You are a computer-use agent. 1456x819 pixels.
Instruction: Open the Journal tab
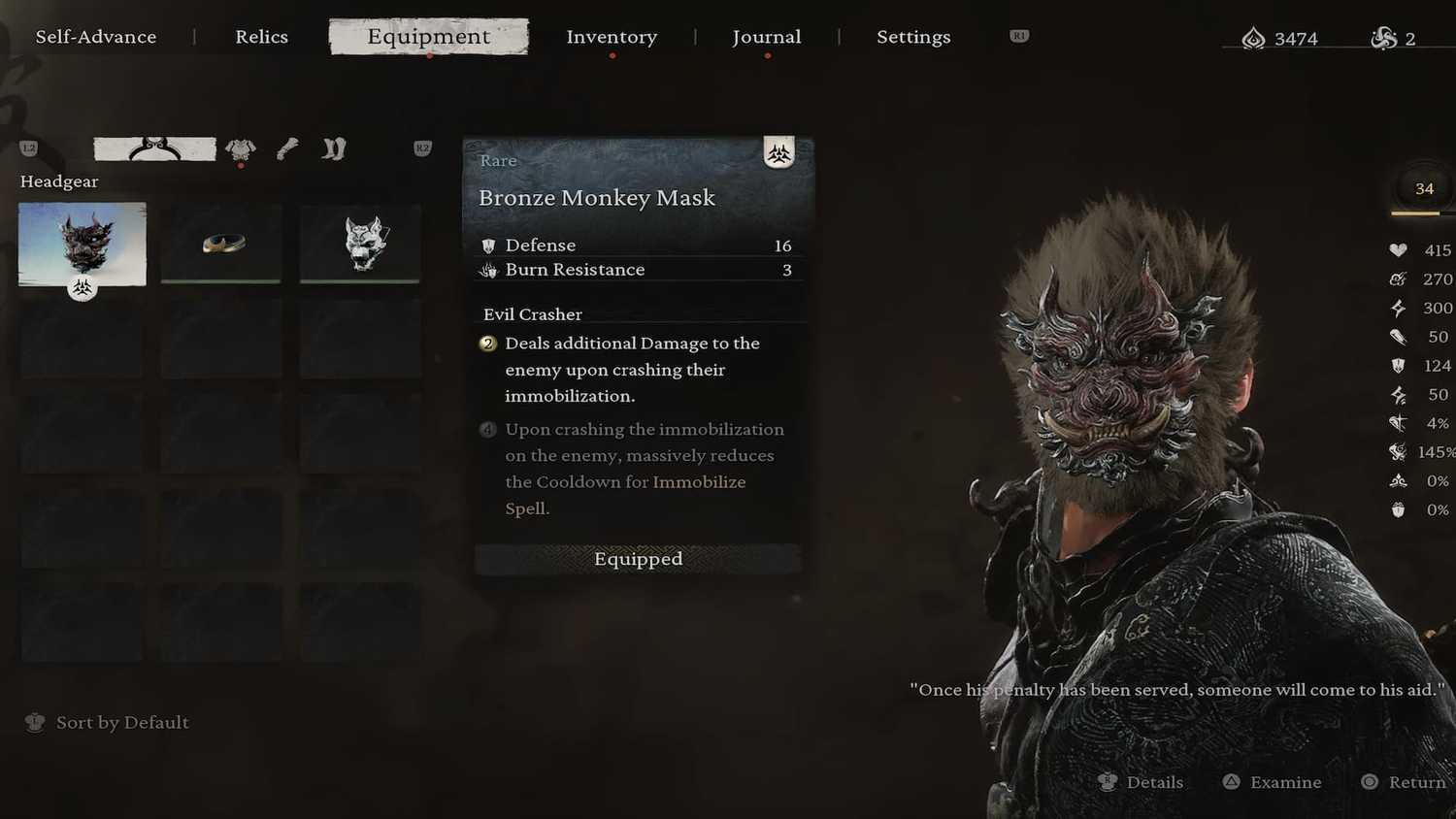(766, 37)
